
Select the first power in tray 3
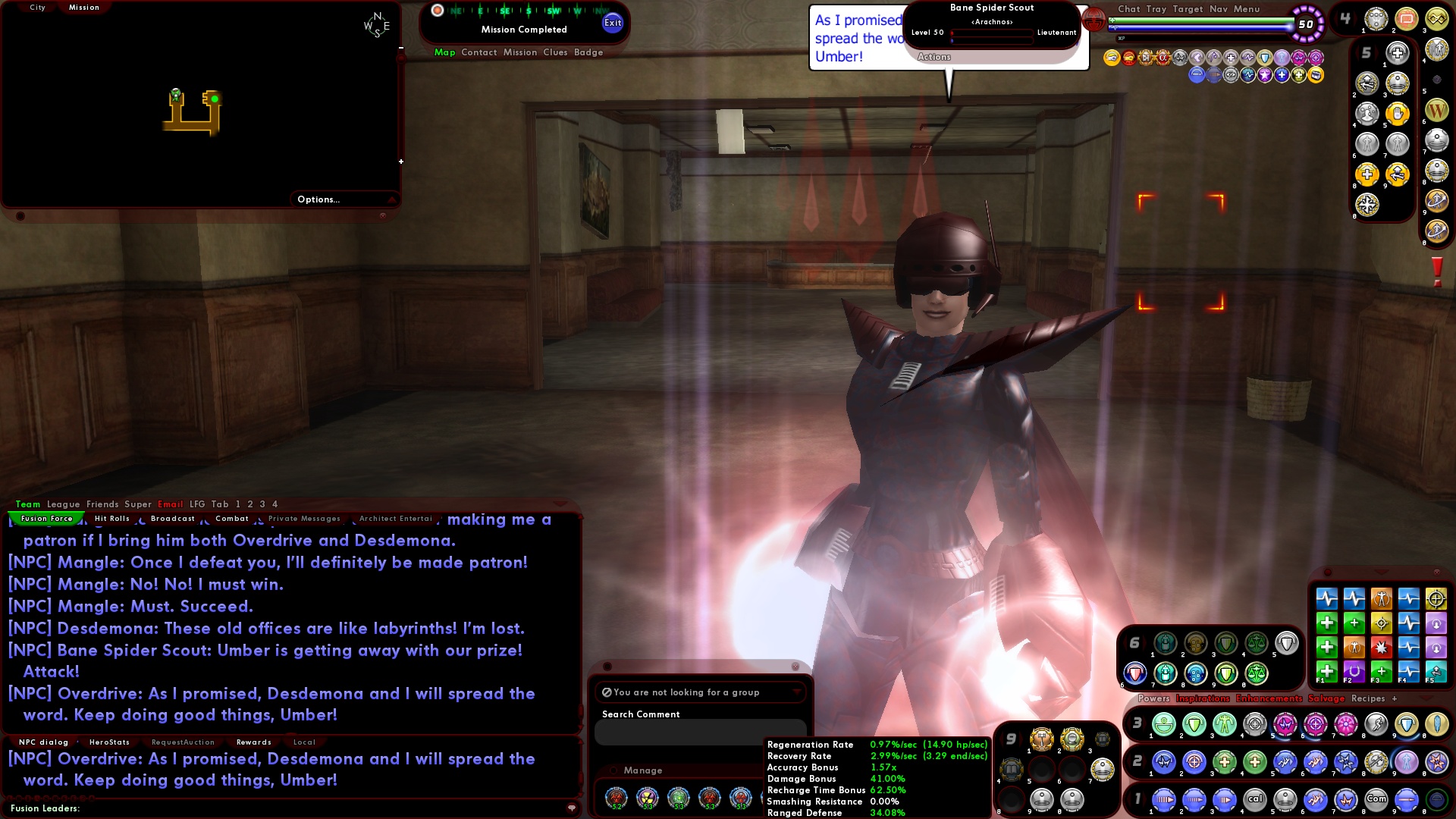coord(1164,724)
